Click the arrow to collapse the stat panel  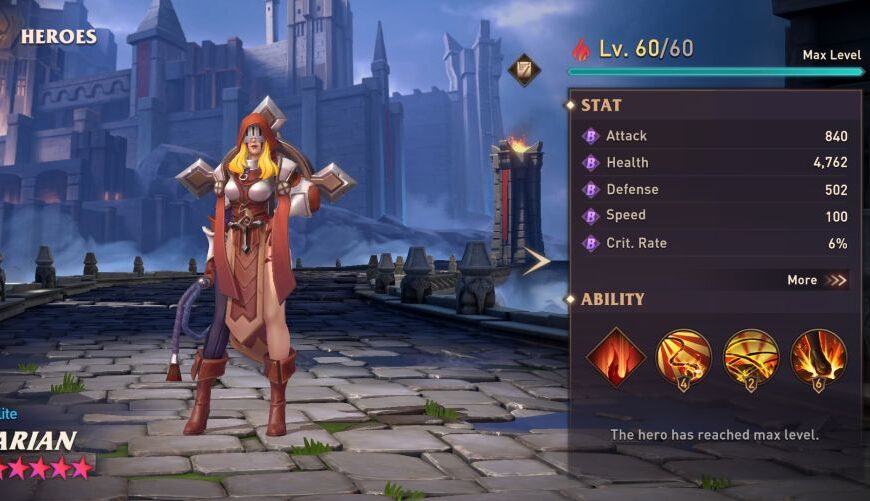(536, 261)
